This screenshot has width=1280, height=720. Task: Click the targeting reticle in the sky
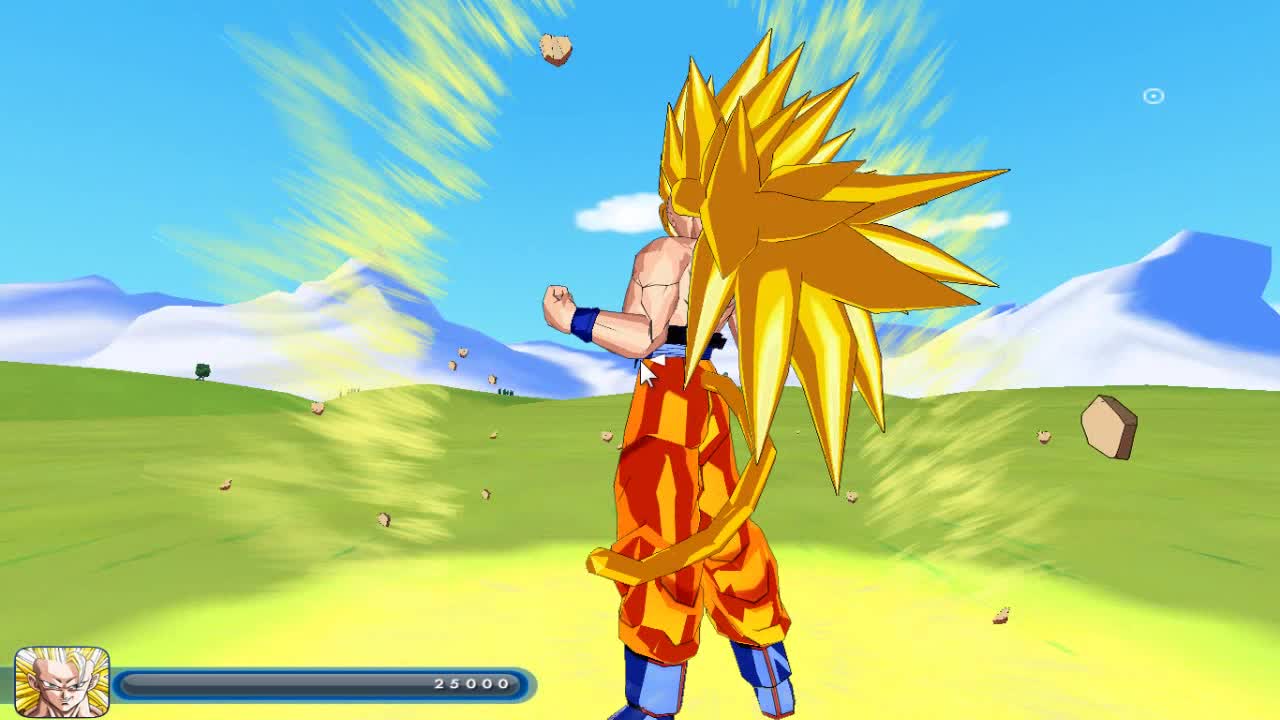point(1151,95)
